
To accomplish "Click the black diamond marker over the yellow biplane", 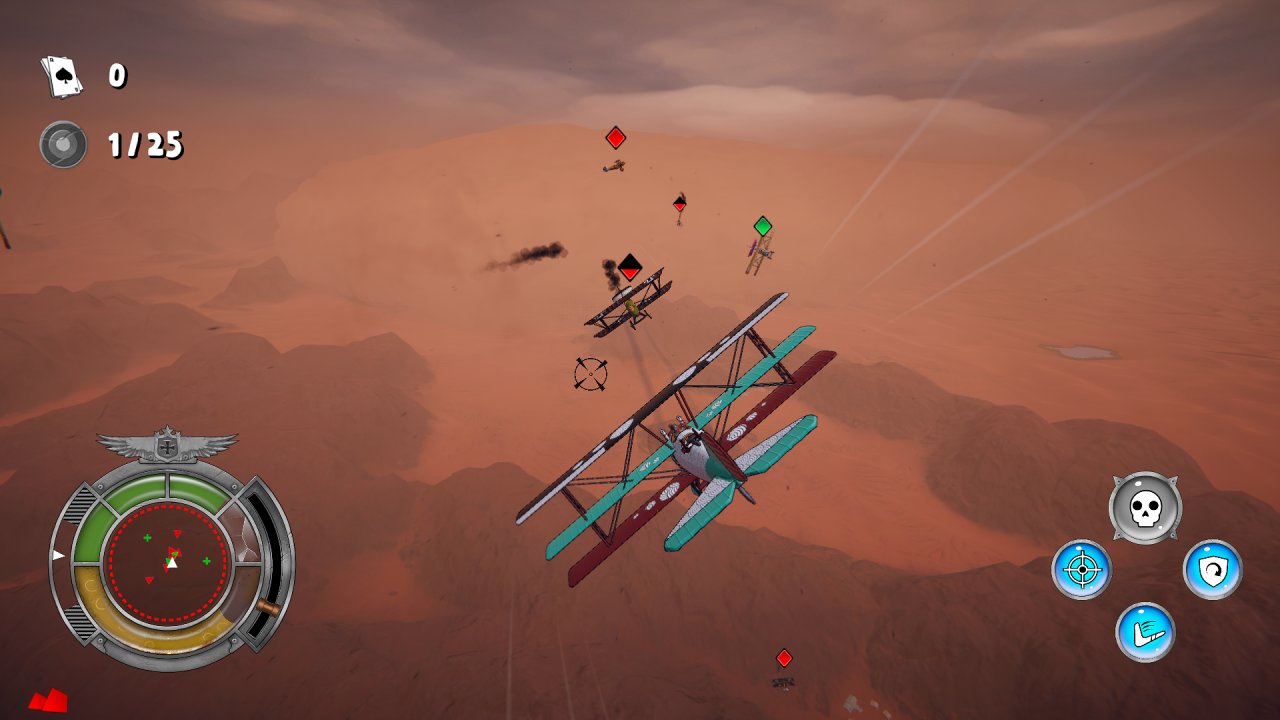I will click(x=629, y=266).
